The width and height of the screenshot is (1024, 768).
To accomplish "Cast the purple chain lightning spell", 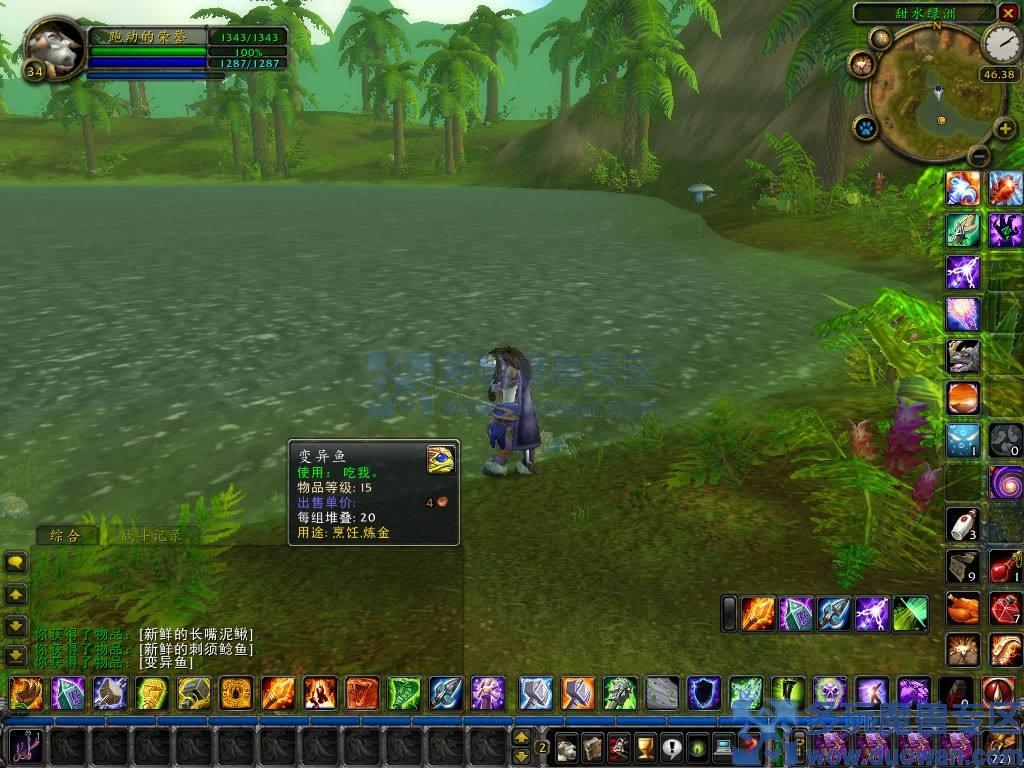I will point(963,271).
